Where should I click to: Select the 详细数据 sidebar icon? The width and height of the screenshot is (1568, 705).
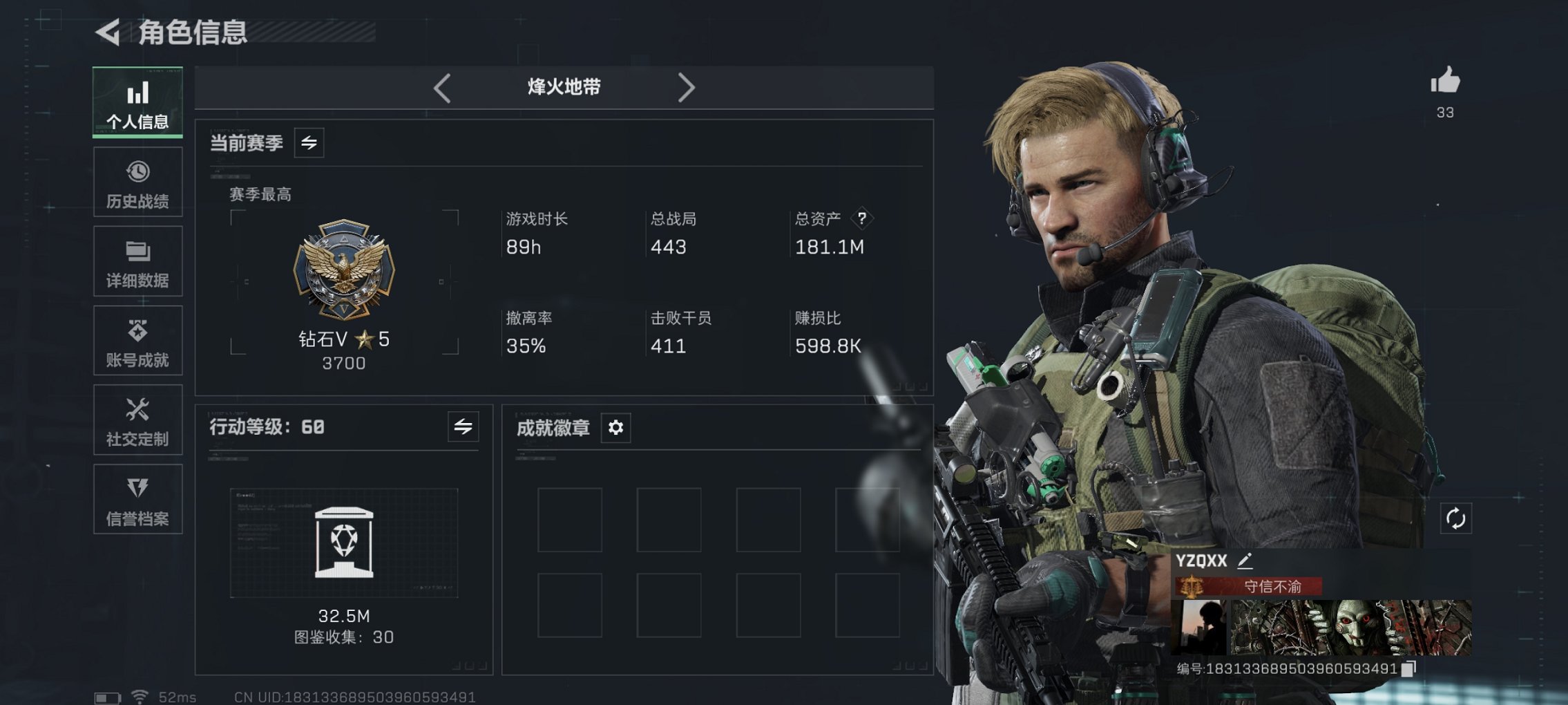(137, 261)
